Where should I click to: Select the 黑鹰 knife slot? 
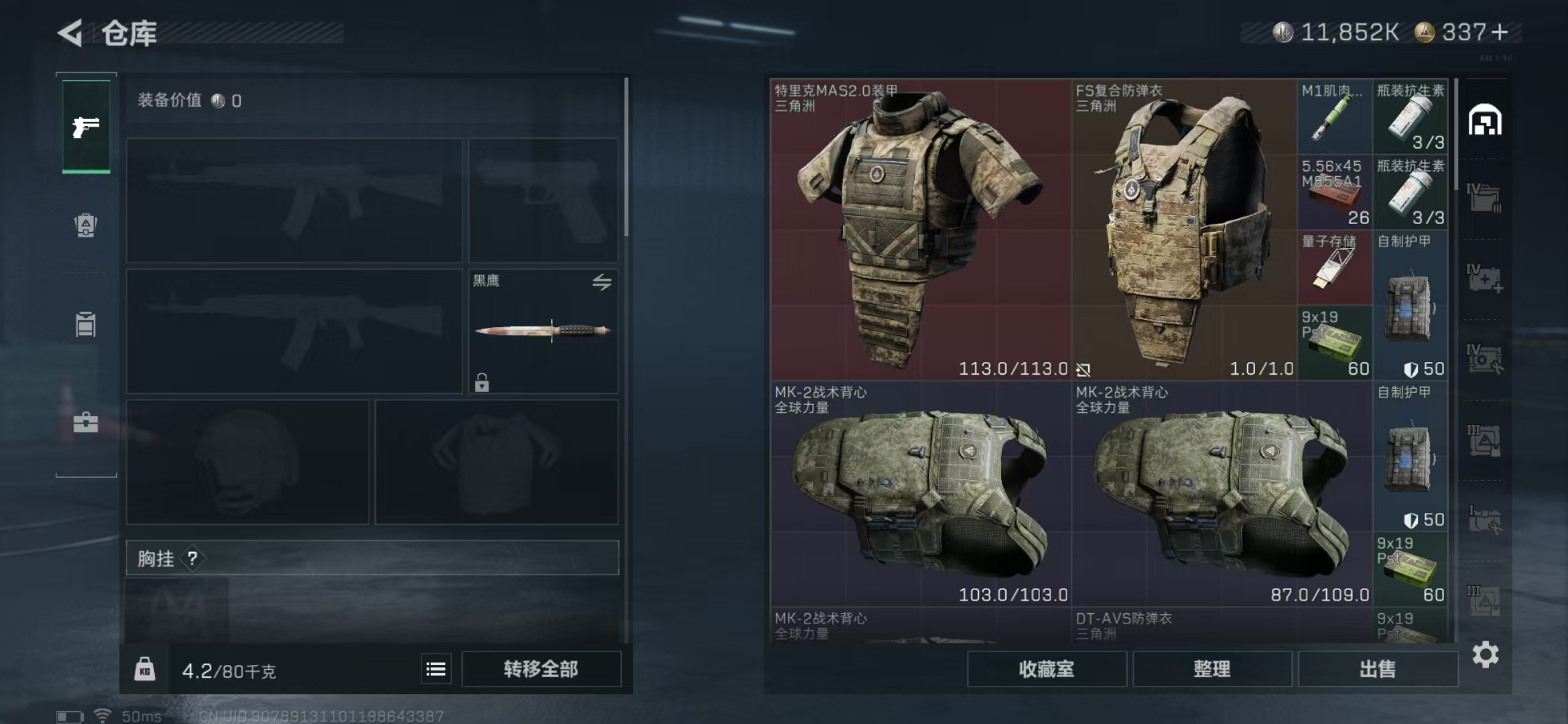coord(542,331)
